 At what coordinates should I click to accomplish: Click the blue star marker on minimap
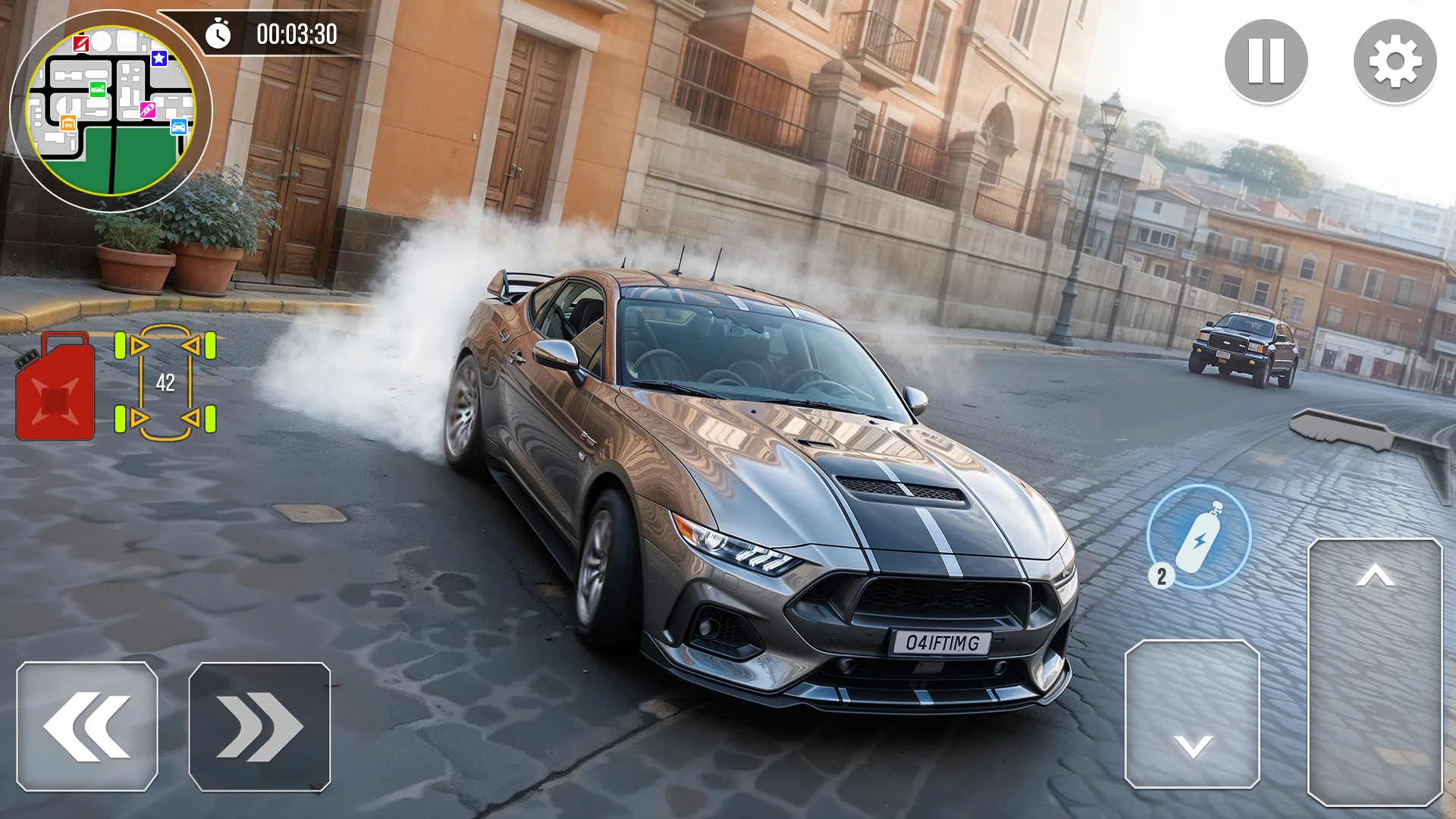pos(159,58)
